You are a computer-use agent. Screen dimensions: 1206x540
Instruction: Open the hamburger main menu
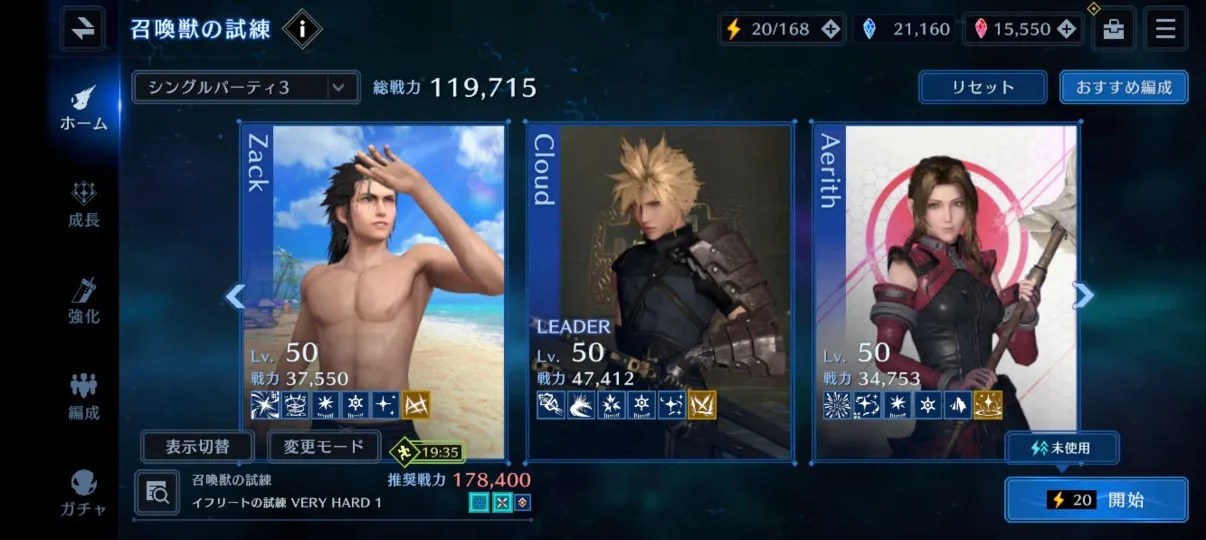(1165, 29)
